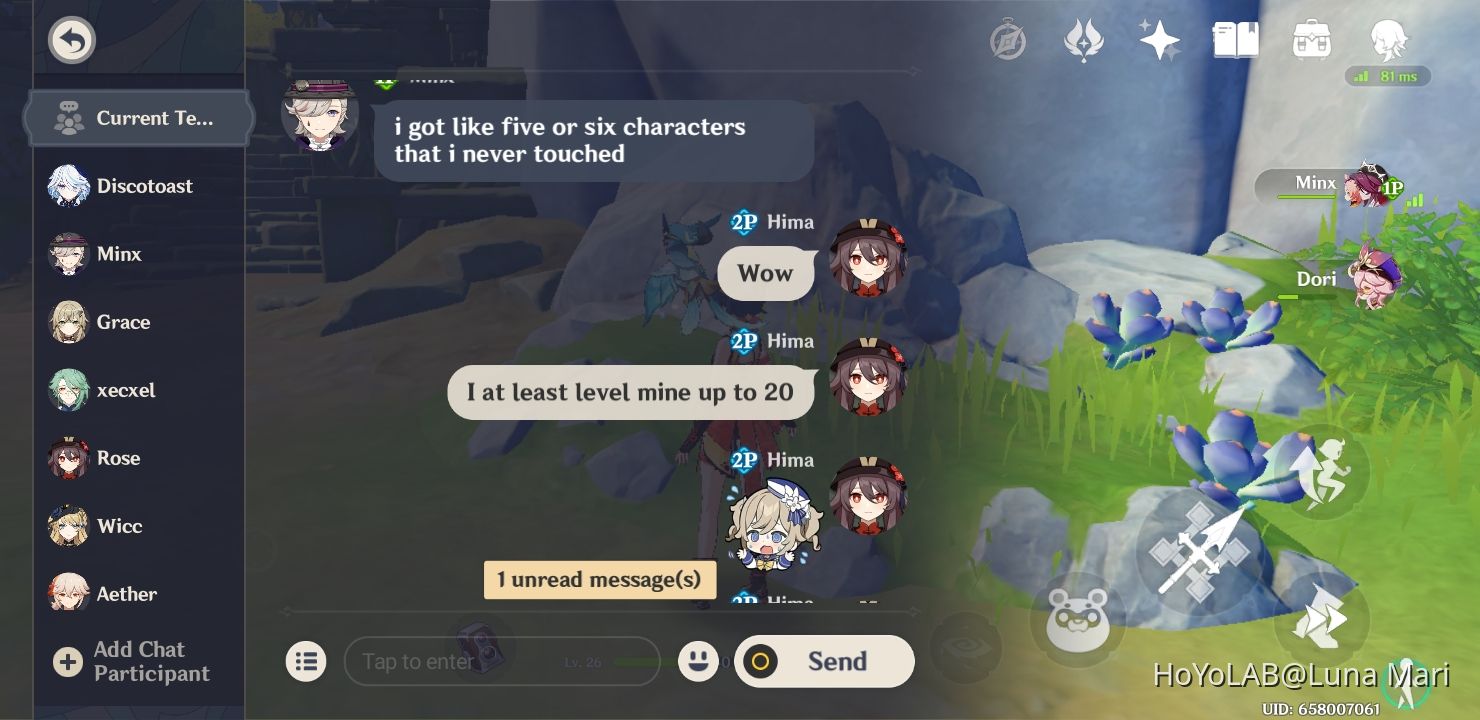
Task: Check the 81 ms ping indicator
Action: 1389,76
